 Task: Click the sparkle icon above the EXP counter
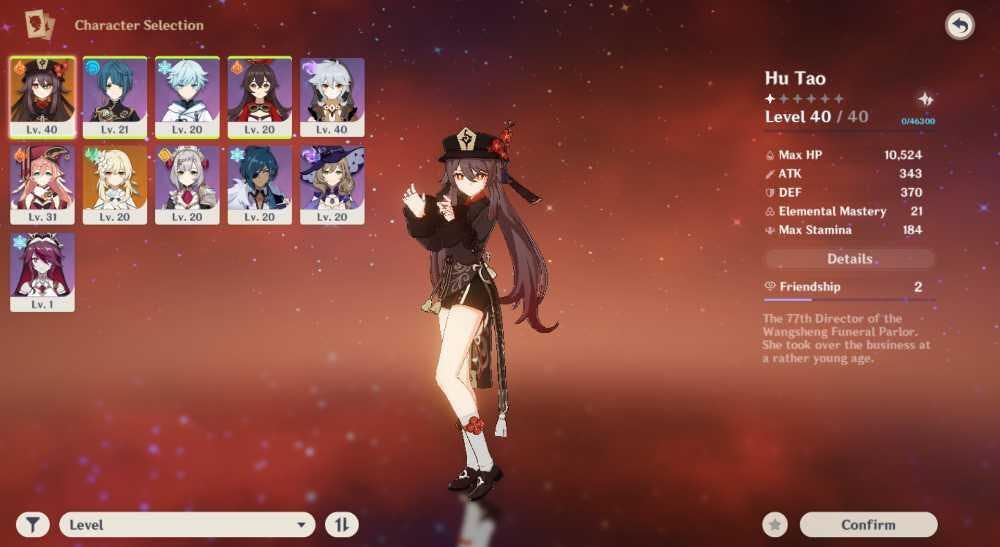click(926, 100)
